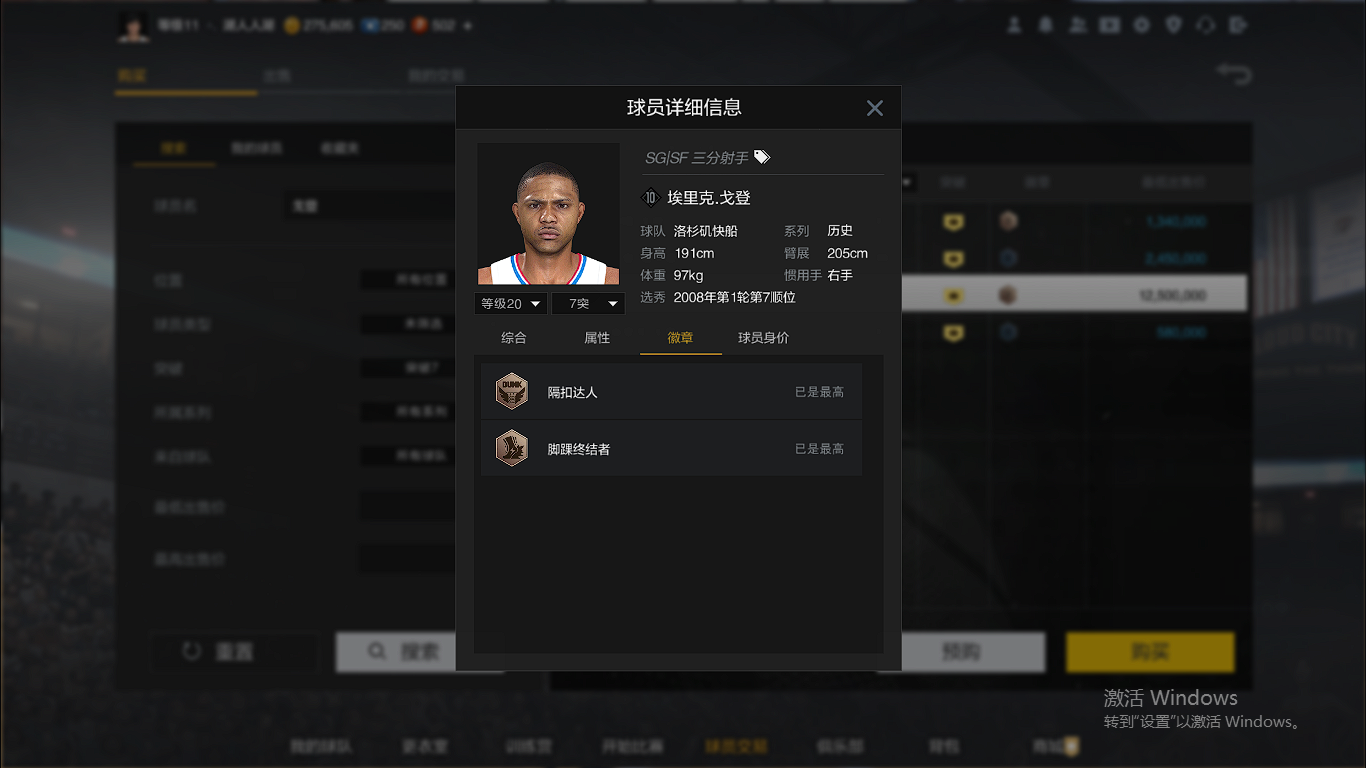Viewport: 1366px width, 768px height.
Task: Switch to the 属性 attributes tab
Action: pos(597,338)
